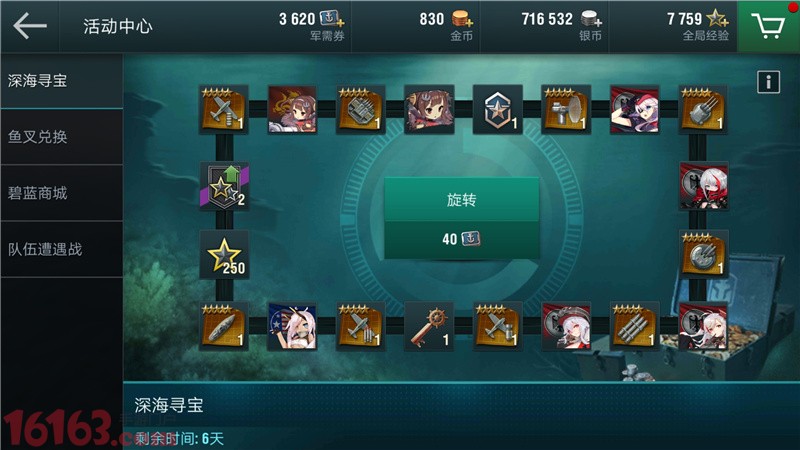This screenshot has width=800, height=450.
Task: Open the info panel icon
Action: (768, 82)
